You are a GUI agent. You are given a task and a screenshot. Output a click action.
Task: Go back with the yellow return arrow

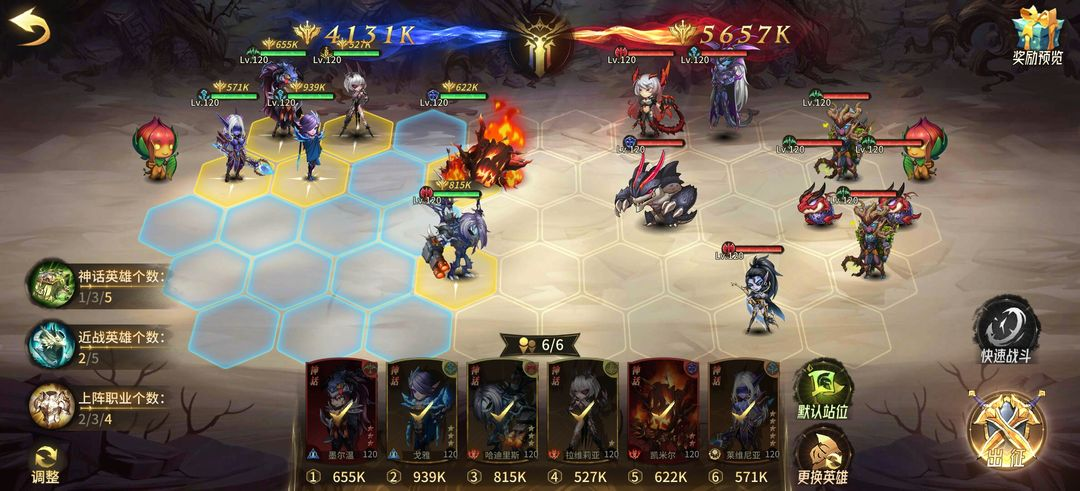(x=32, y=26)
